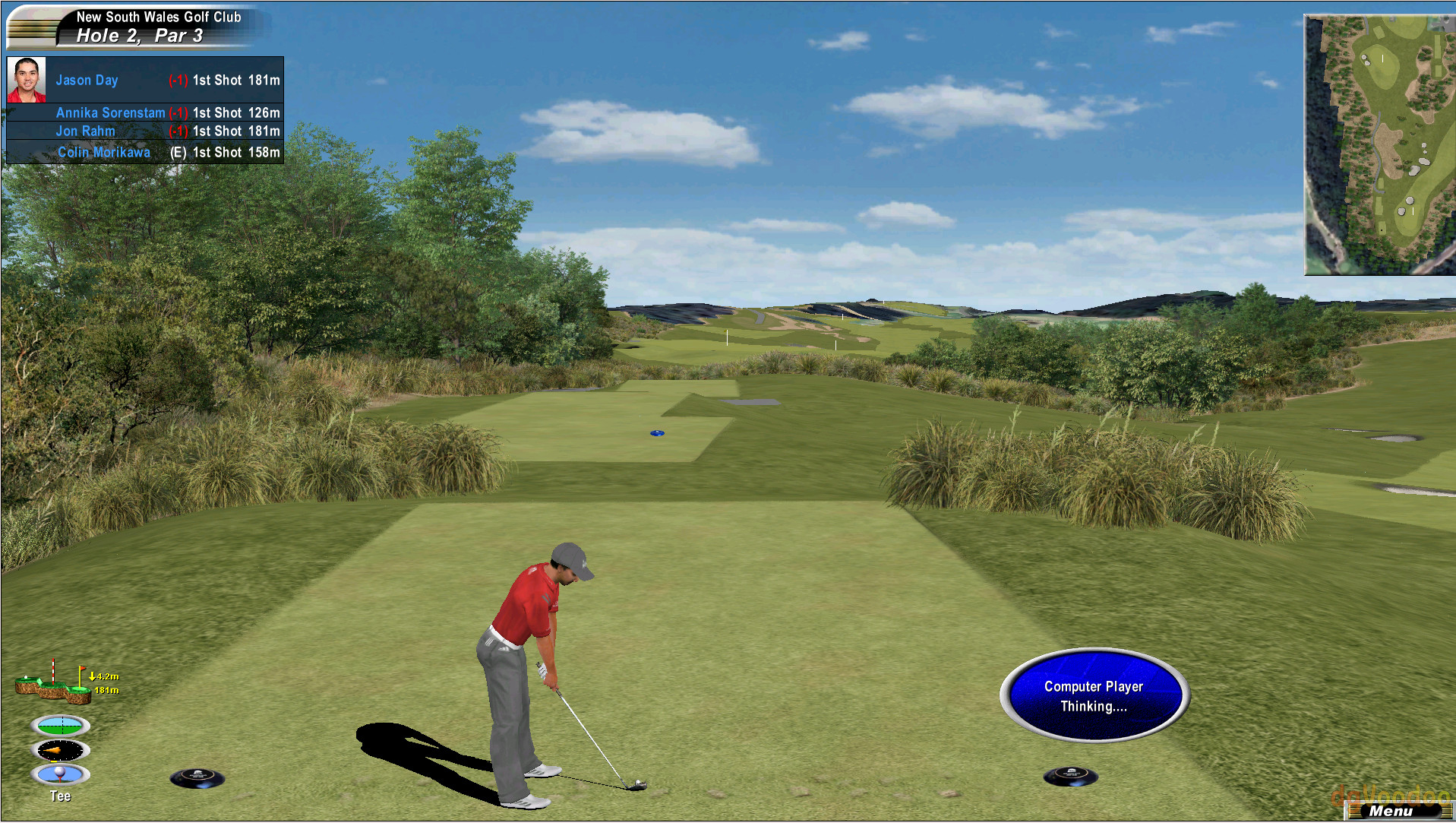Click the ball lie Tee indicator
Image resolution: width=1456 pixels, height=823 pixels.
(x=61, y=774)
